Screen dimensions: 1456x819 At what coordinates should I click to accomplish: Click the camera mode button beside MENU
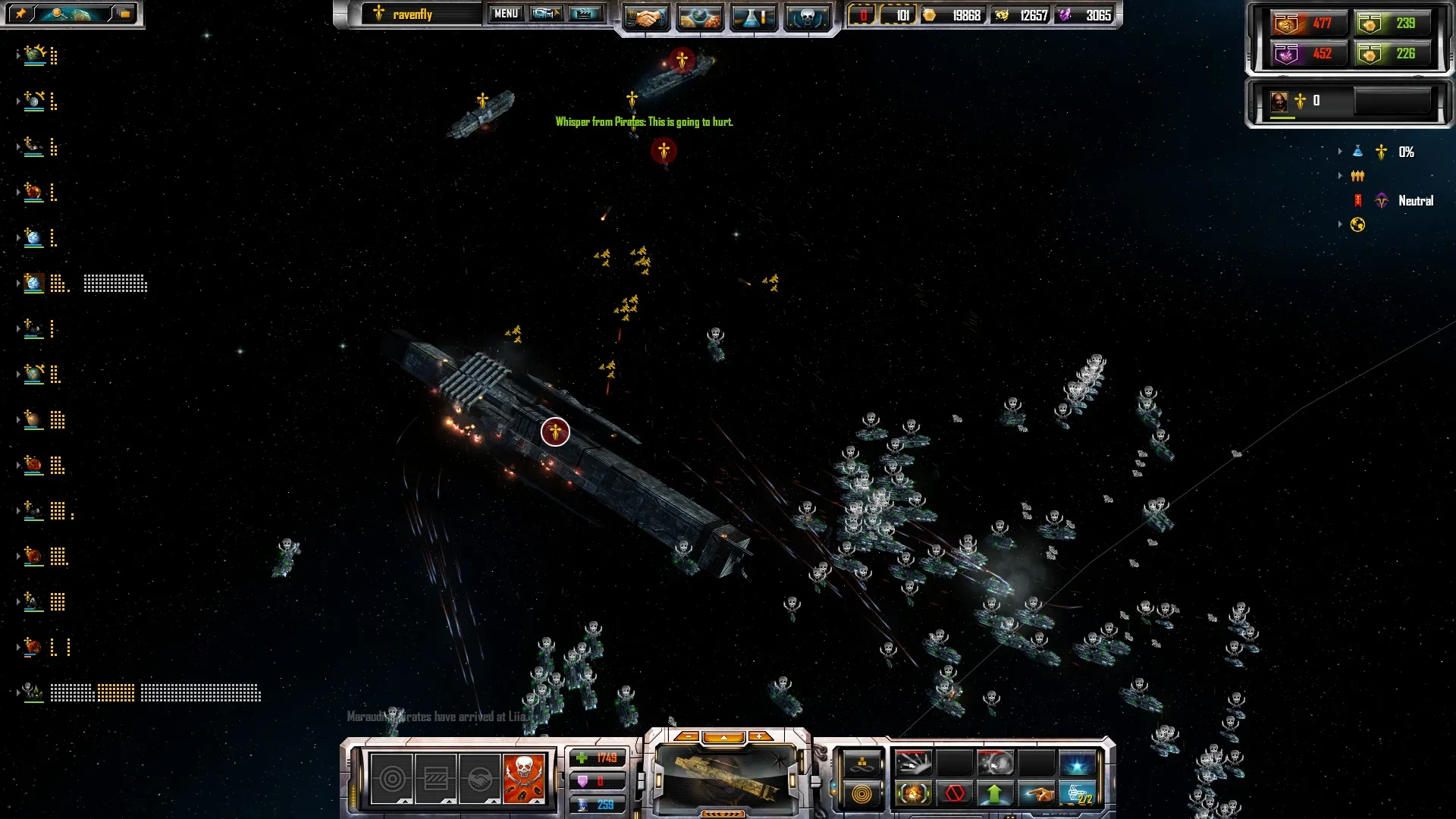(x=545, y=14)
